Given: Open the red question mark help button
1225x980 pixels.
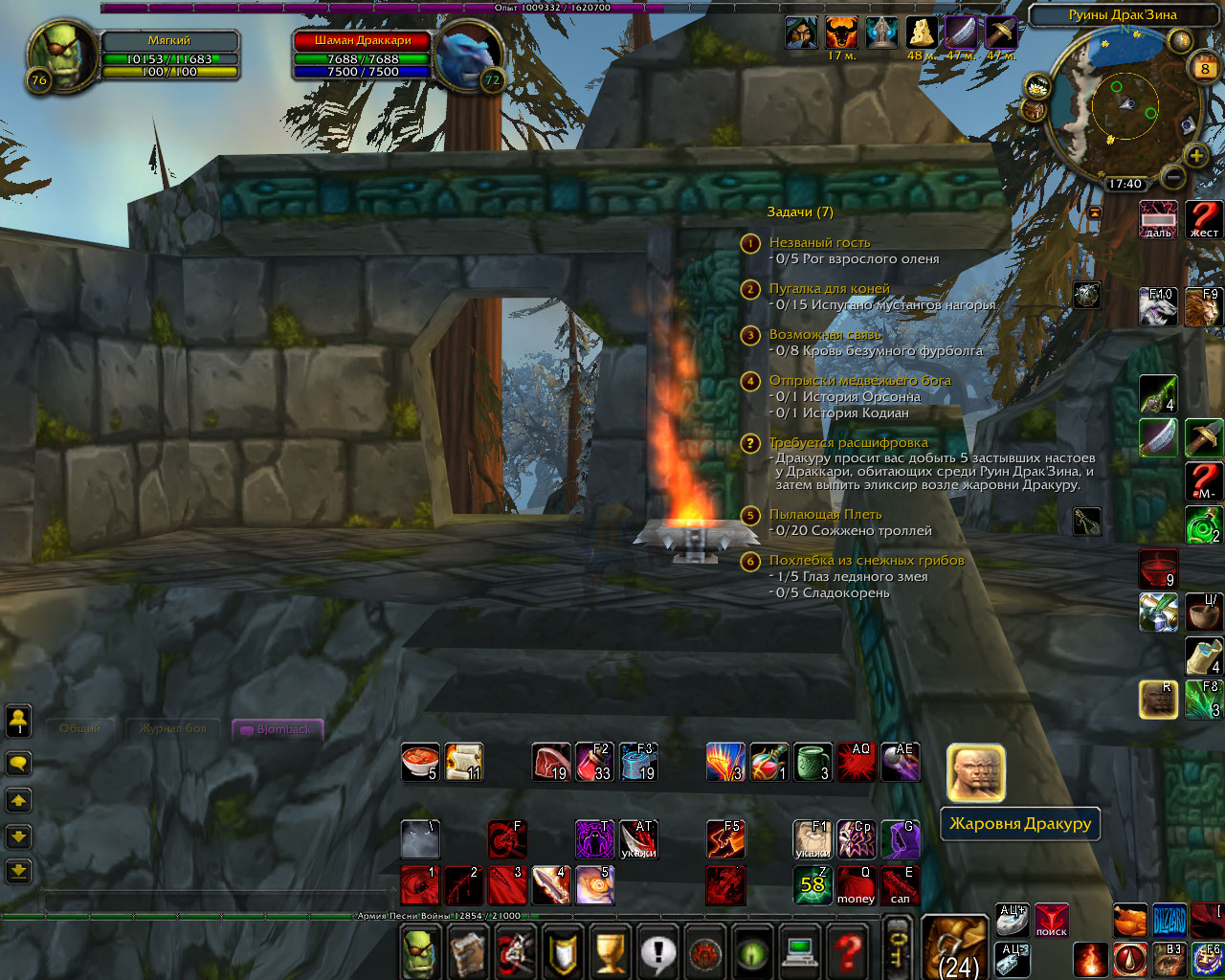Looking at the screenshot, I should coord(847,953).
